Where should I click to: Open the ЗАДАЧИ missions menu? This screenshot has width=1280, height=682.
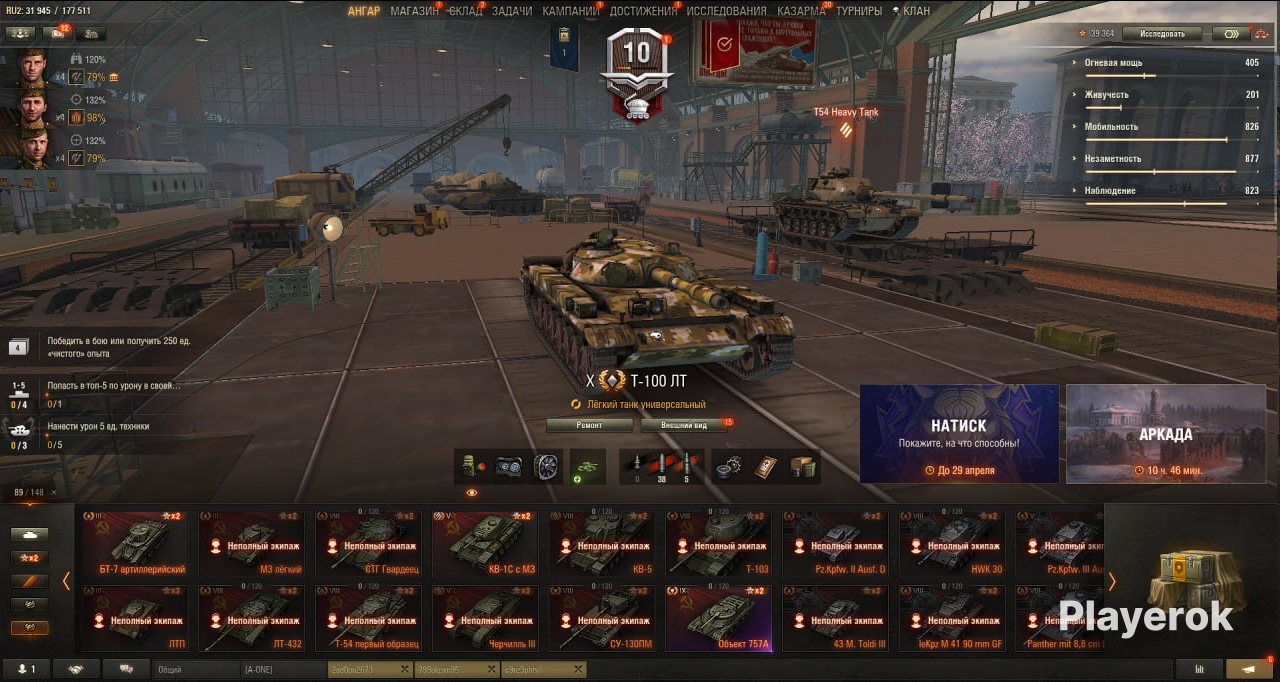click(x=512, y=11)
